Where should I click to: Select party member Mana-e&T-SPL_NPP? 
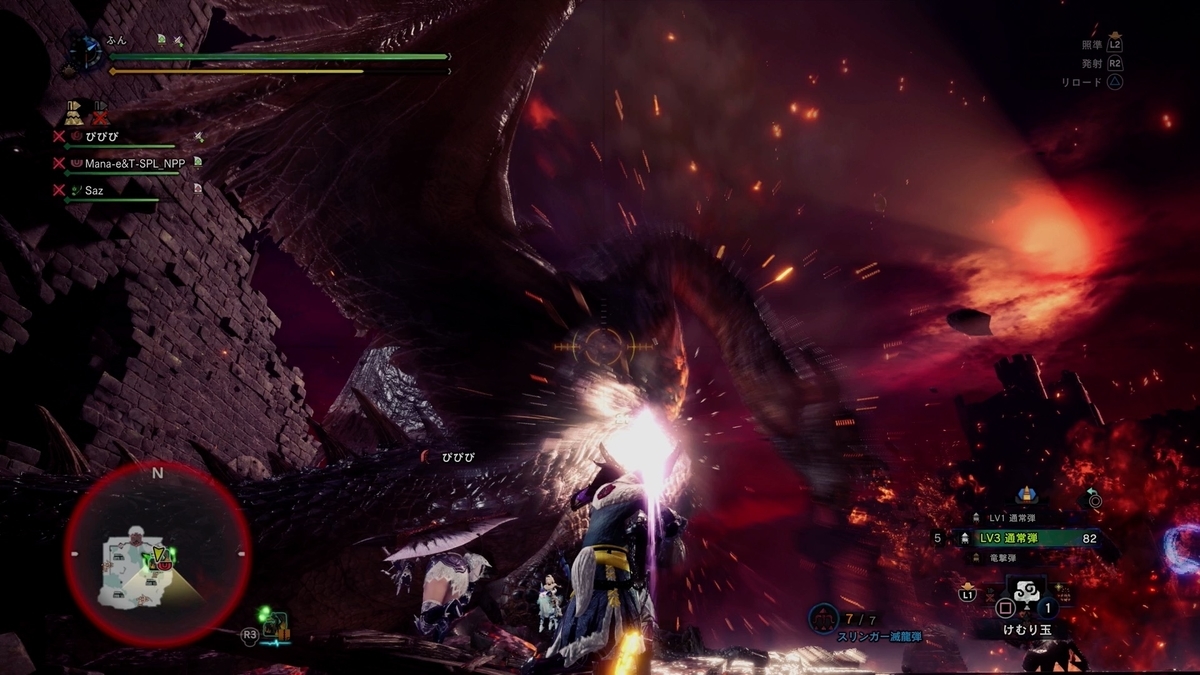(134, 163)
